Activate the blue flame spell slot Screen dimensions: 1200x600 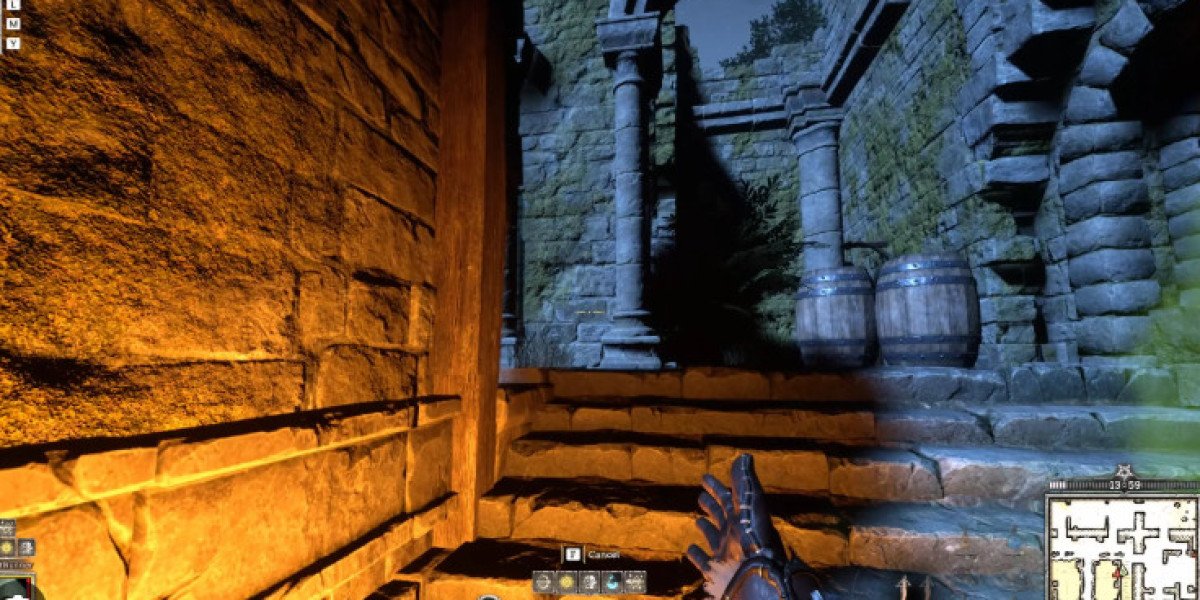[x=612, y=582]
